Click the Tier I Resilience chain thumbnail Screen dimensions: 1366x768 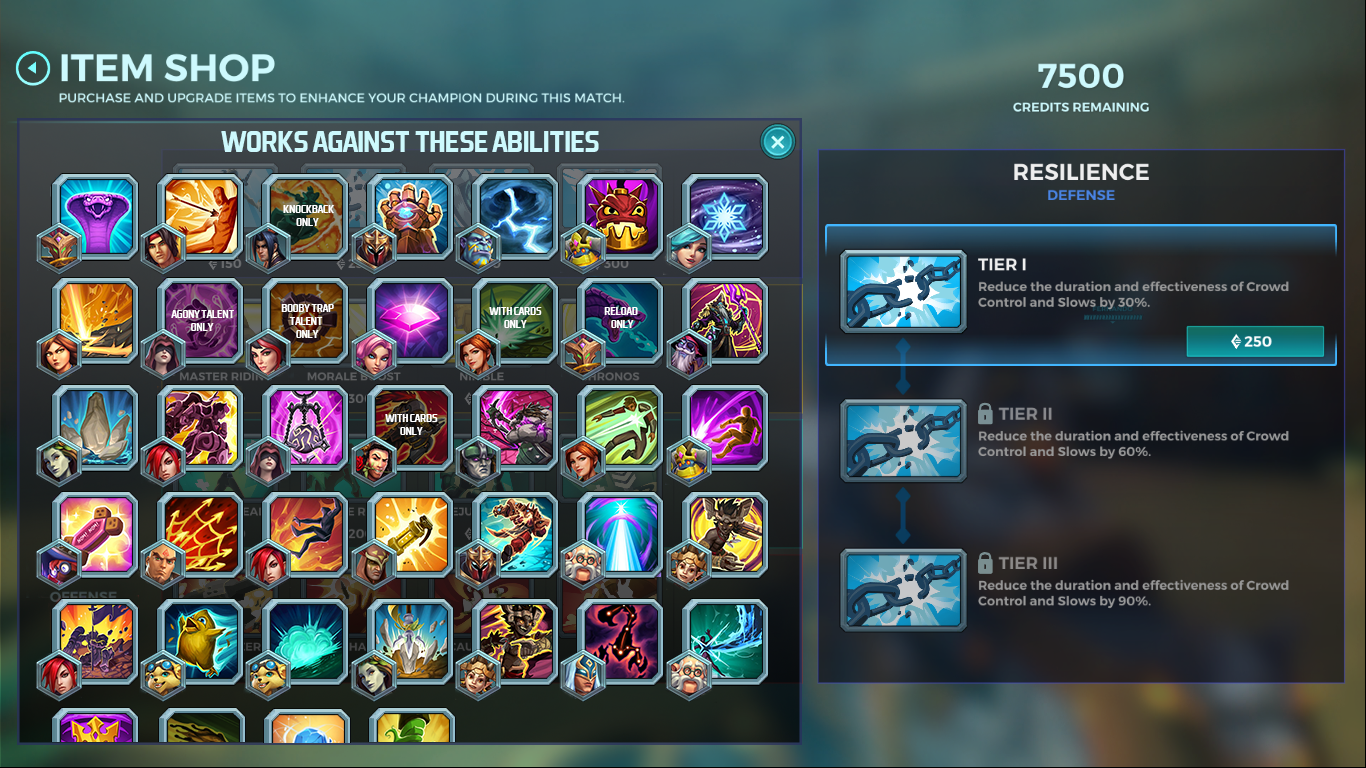point(902,291)
